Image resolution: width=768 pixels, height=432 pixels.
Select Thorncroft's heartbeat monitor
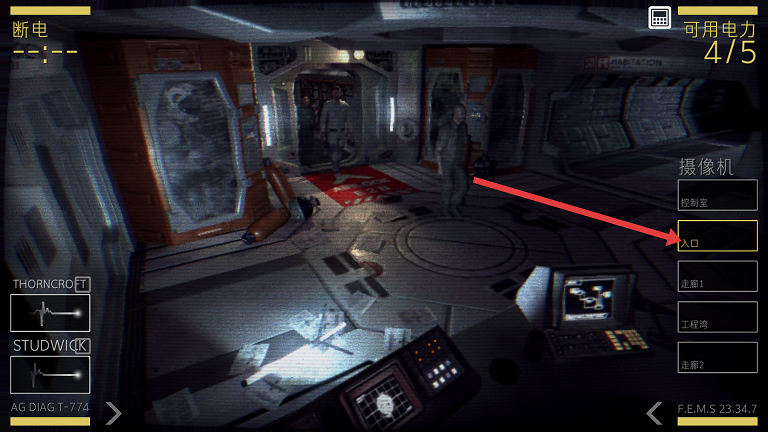click(50, 313)
